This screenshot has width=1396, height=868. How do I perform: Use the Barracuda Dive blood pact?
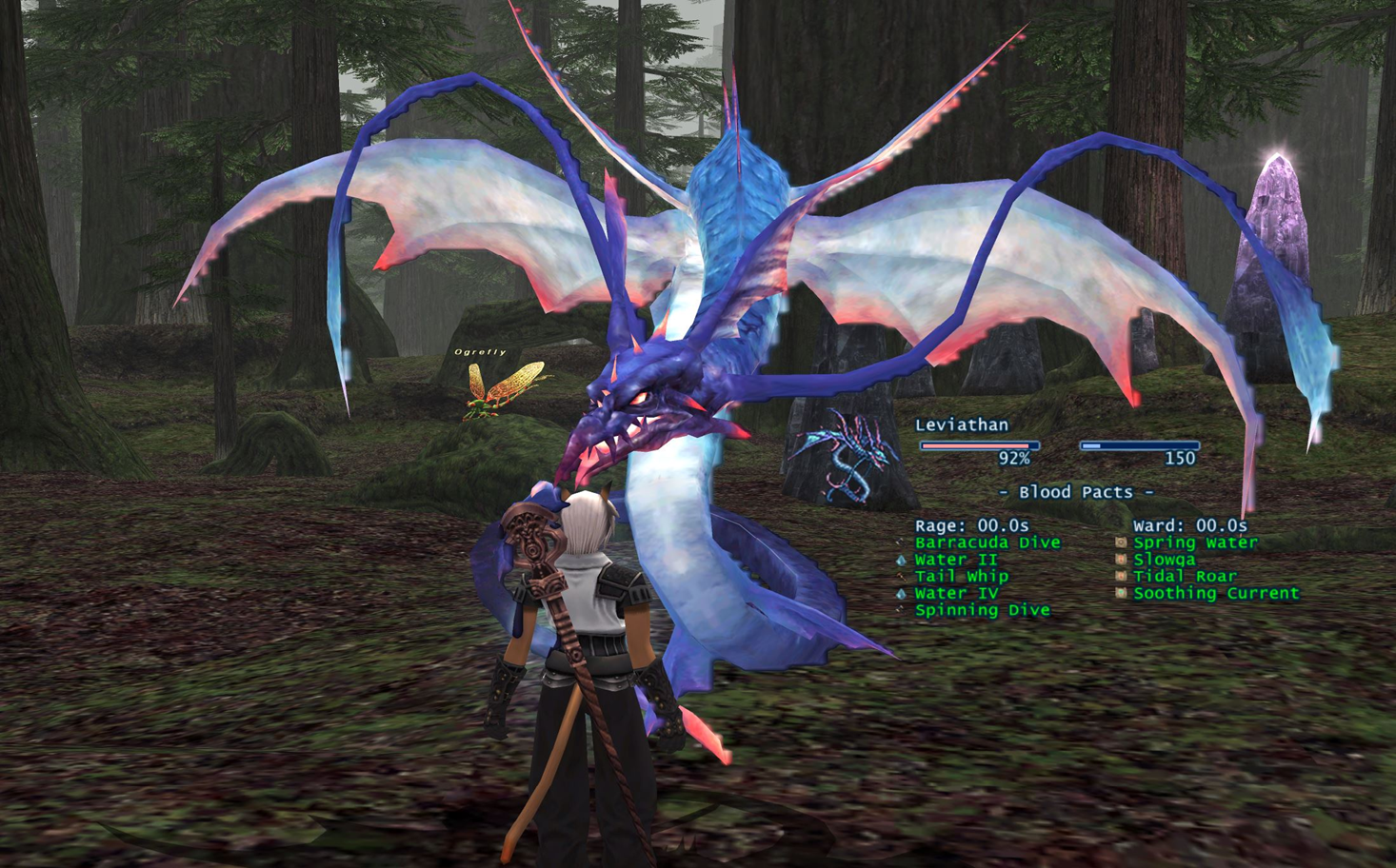click(987, 542)
